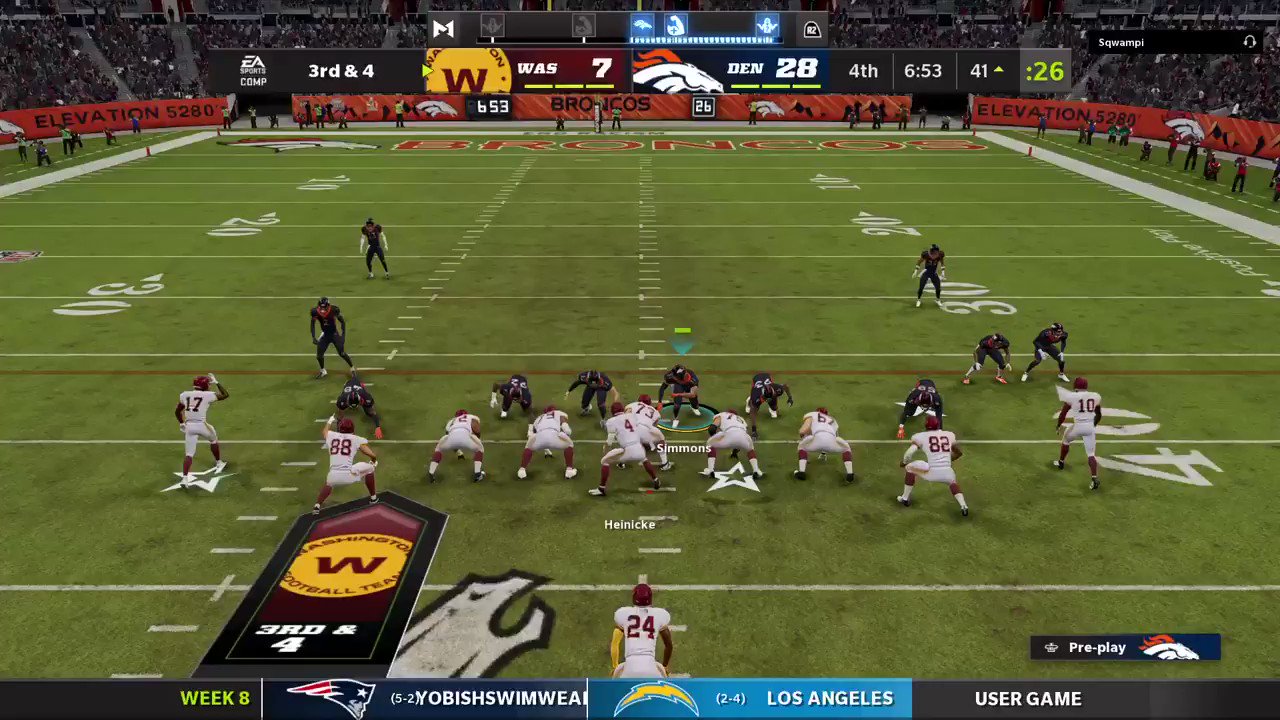
Task: Click the headset icon beside Sqwampi
Action: [x=1250, y=42]
